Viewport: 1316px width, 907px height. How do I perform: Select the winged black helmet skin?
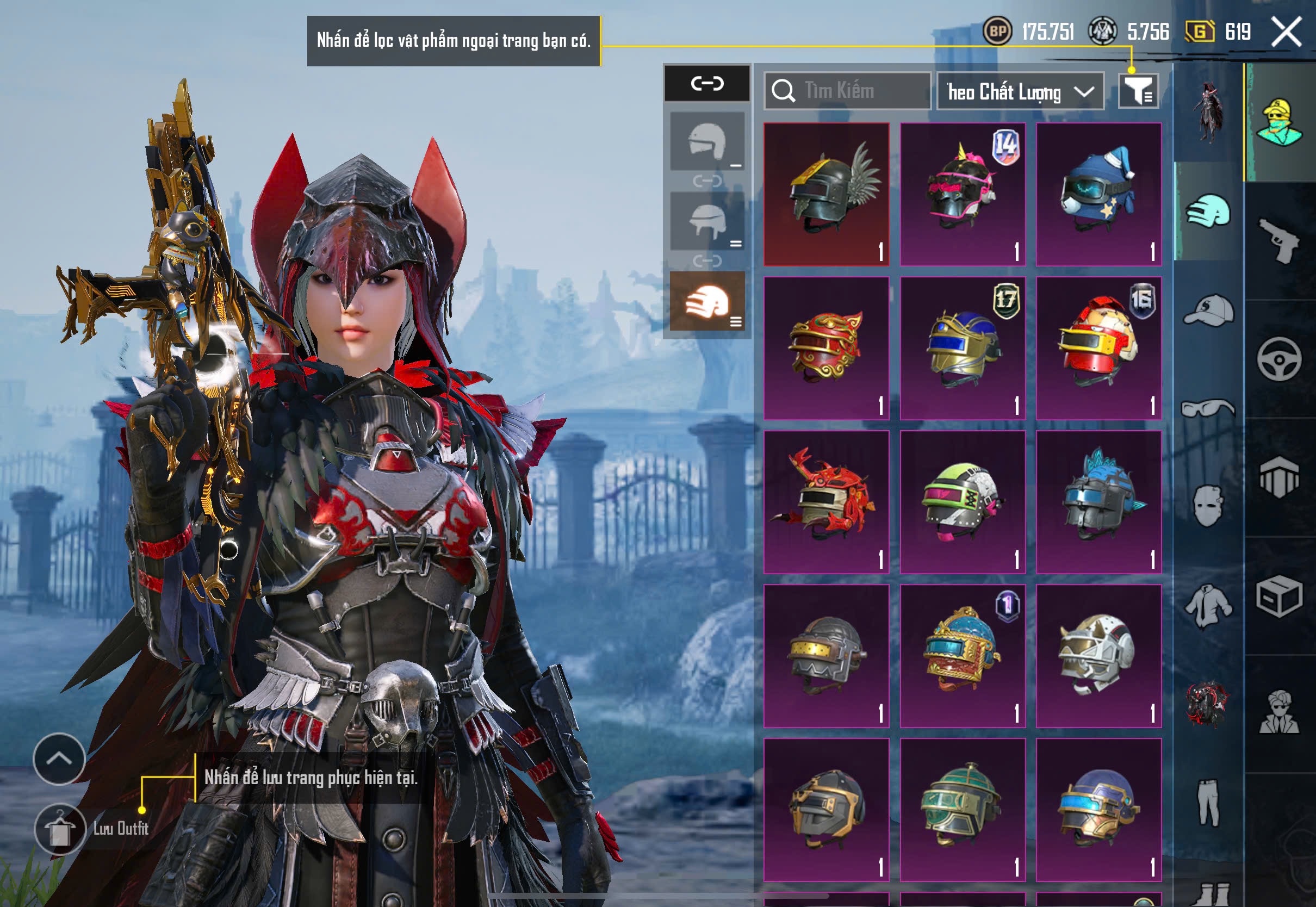click(x=826, y=194)
